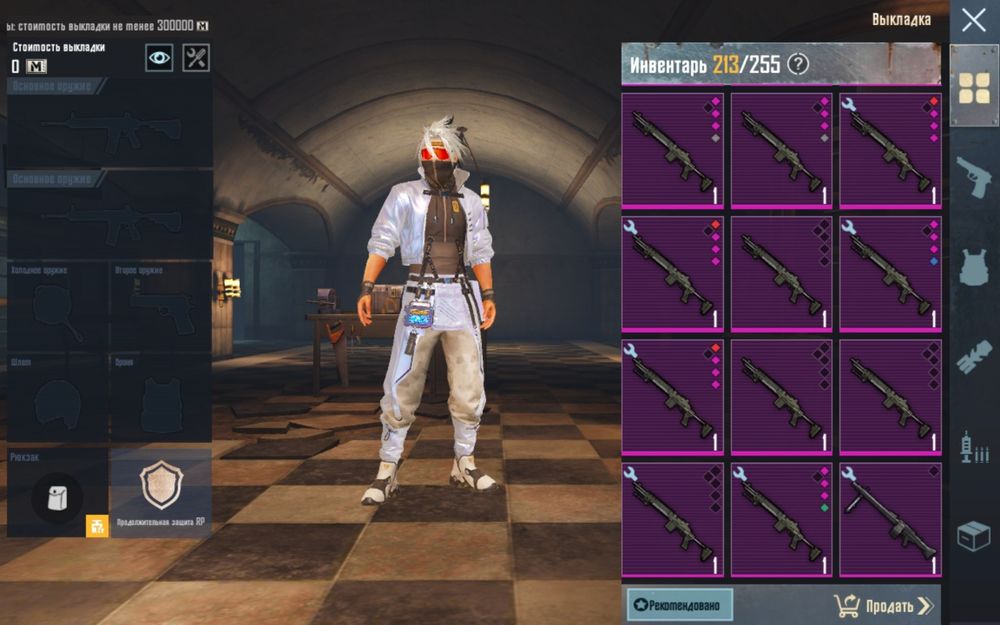Switch to the box items tab
This screenshot has width=1000, height=625.
pyautogui.click(x=974, y=537)
